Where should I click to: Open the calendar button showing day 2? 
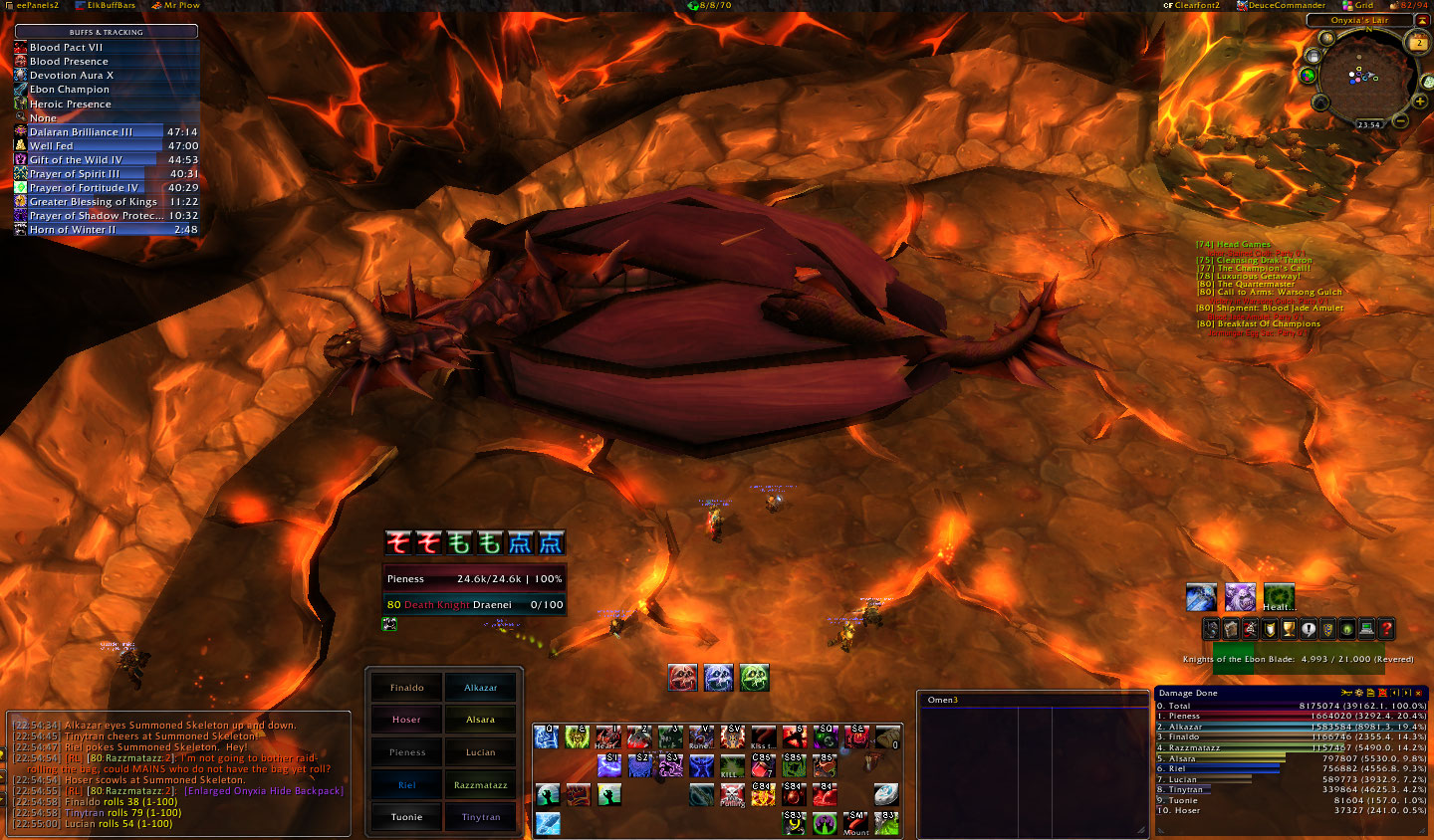[1418, 43]
